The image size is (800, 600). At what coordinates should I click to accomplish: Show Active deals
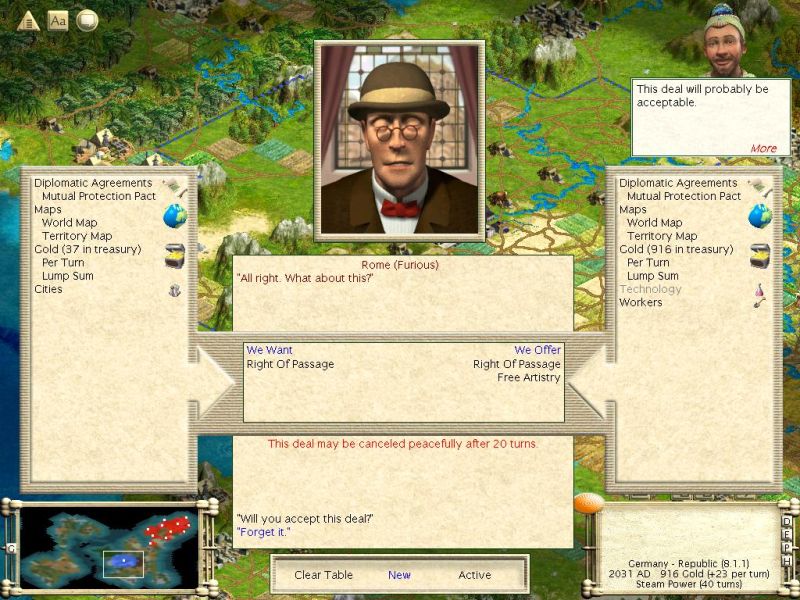(475, 575)
